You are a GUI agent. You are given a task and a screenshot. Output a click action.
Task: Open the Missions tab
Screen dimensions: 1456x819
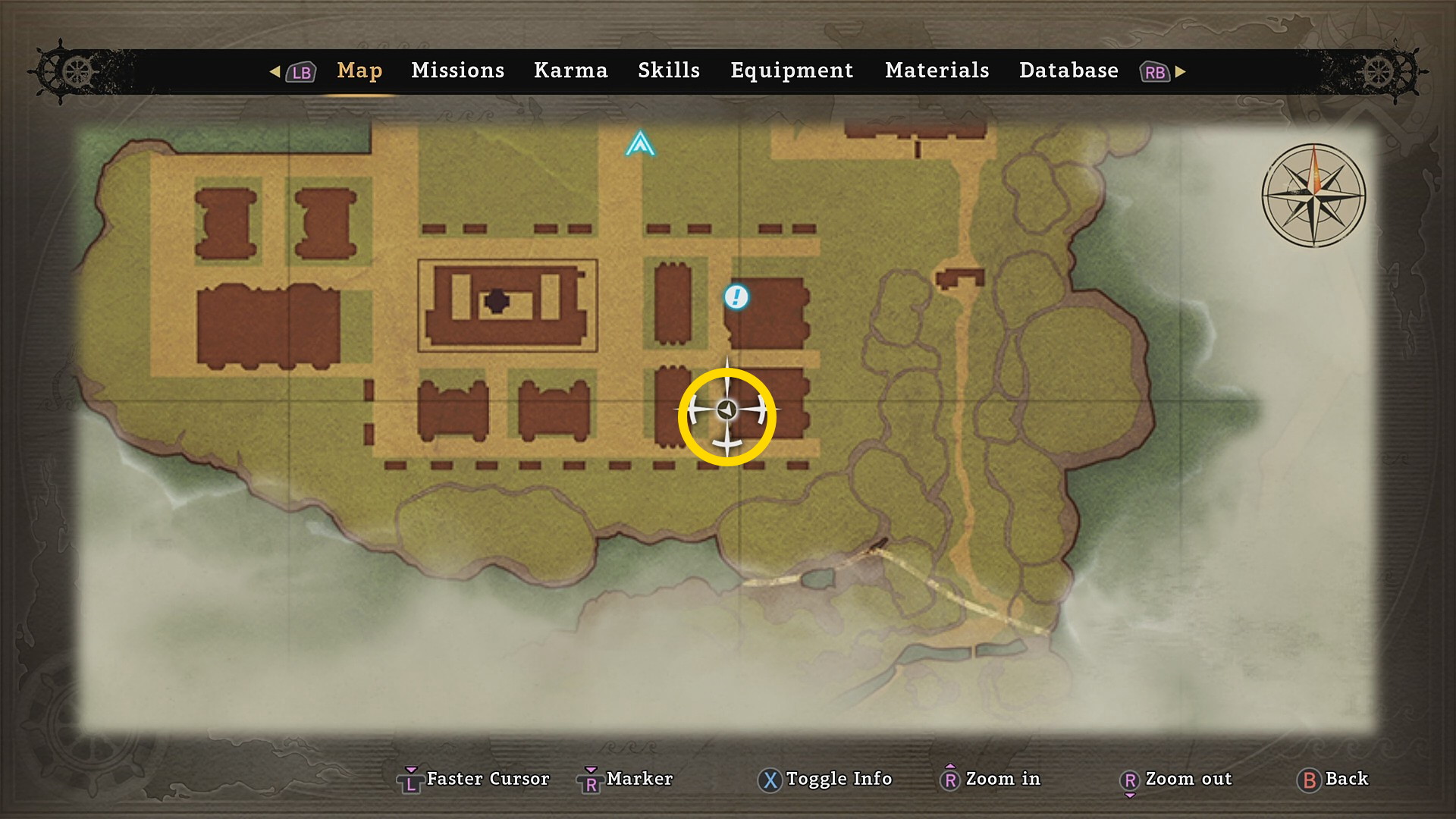coord(457,71)
